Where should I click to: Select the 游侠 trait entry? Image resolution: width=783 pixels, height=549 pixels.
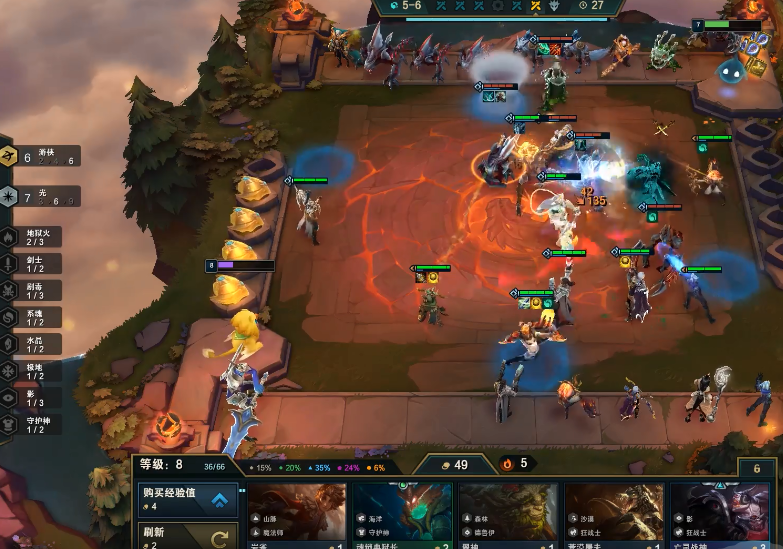[39, 156]
